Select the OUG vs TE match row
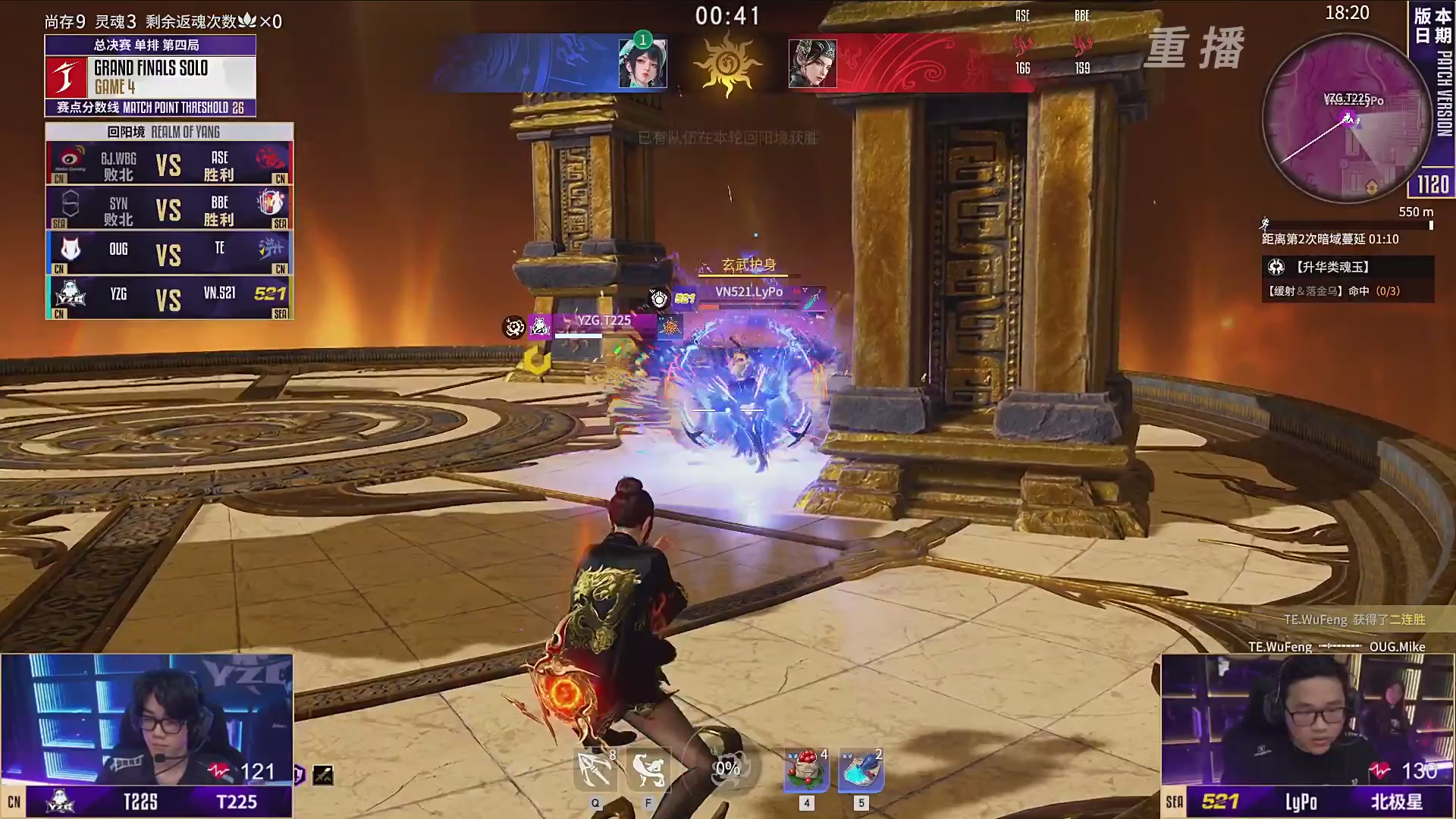The width and height of the screenshot is (1456, 819). pos(169,253)
